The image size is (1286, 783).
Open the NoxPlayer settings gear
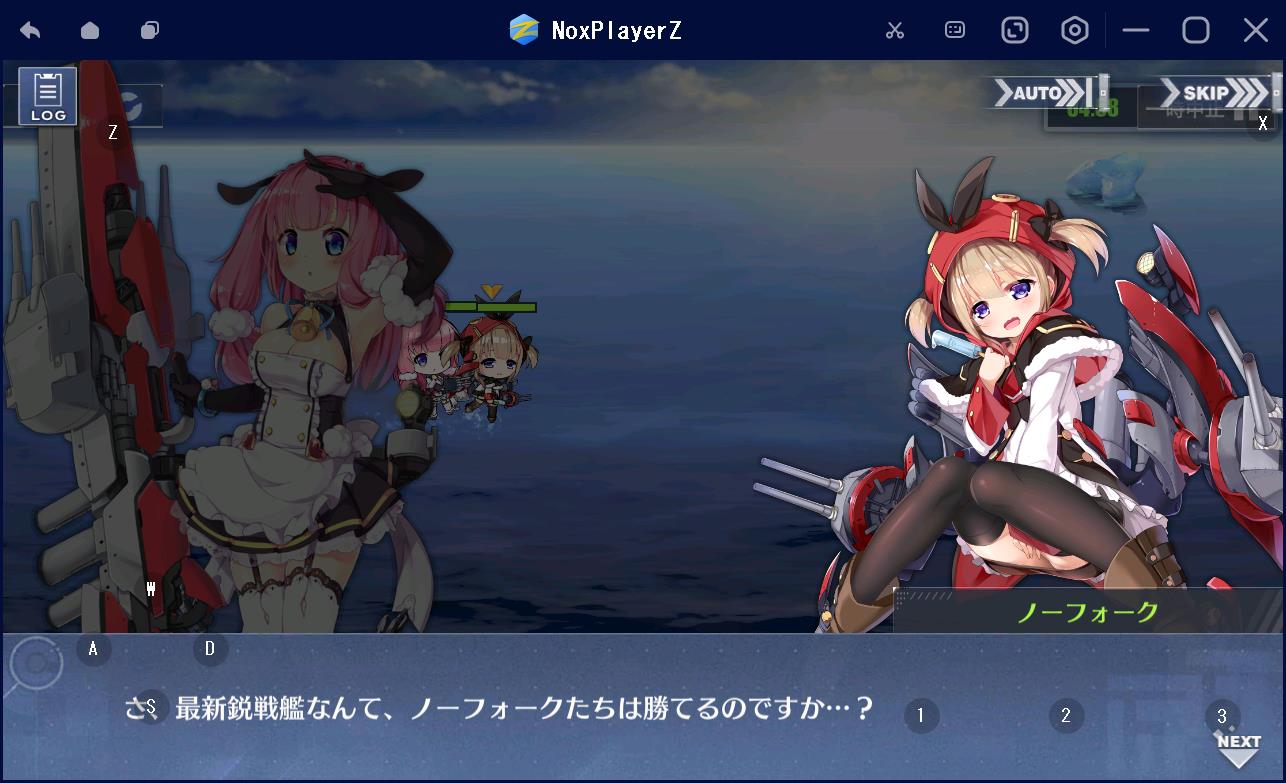coord(1074,30)
